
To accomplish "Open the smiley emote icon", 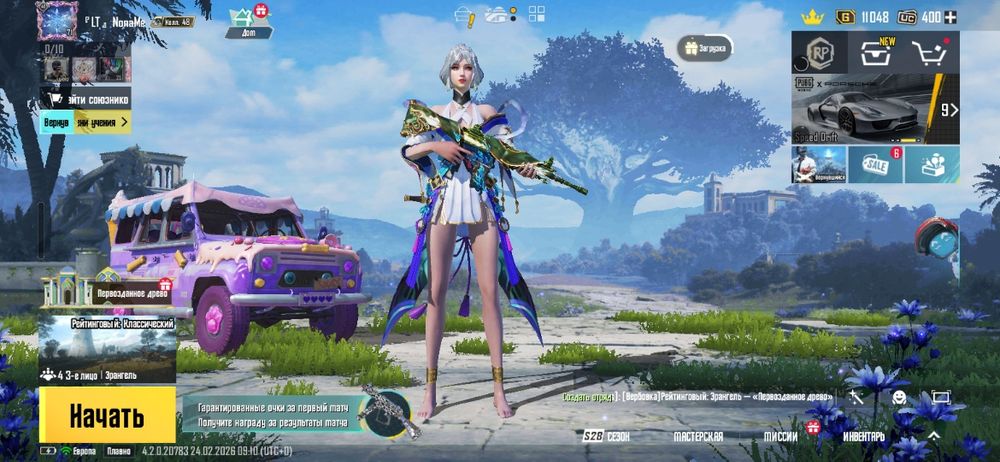I will tap(899, 397).
